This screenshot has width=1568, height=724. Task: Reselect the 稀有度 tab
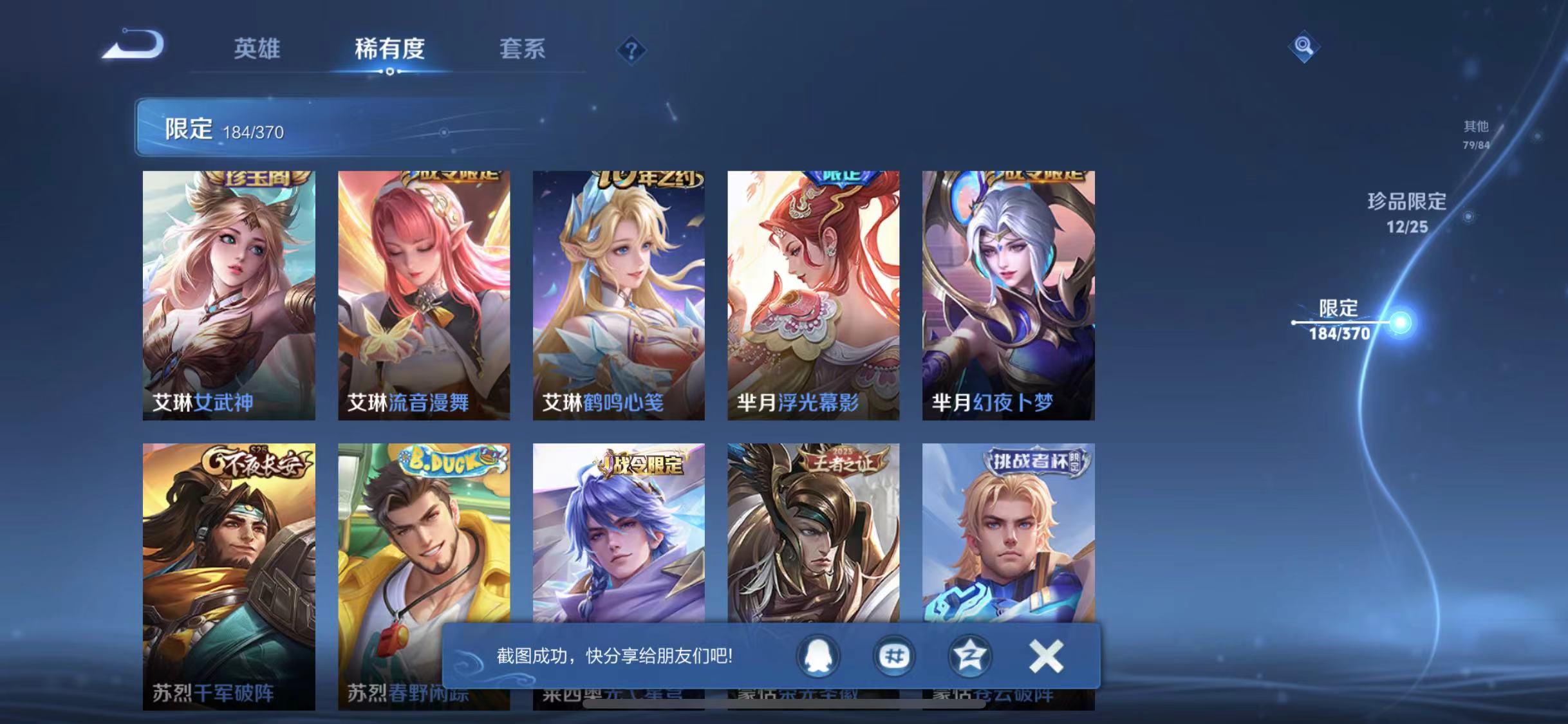(389, 50)
